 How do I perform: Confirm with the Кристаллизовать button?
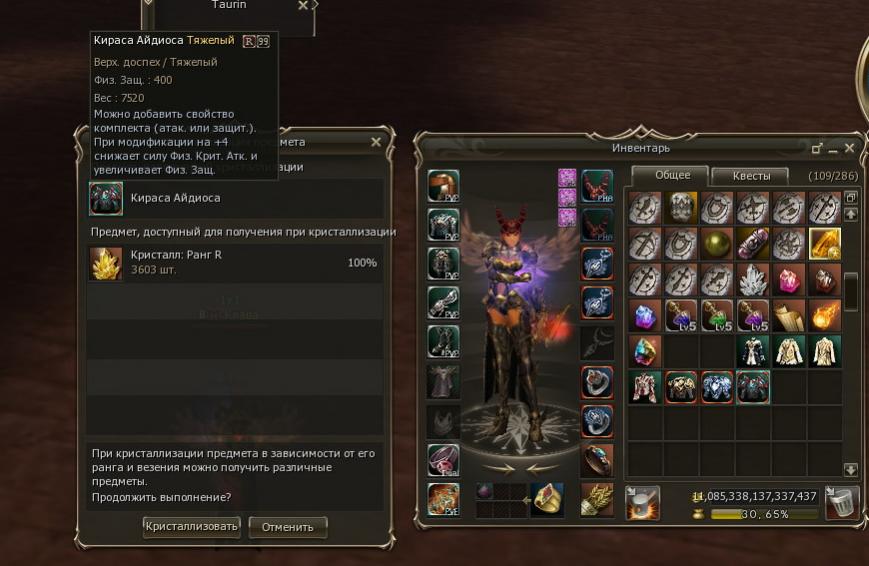pyautogui.click(x=192, y=526)
